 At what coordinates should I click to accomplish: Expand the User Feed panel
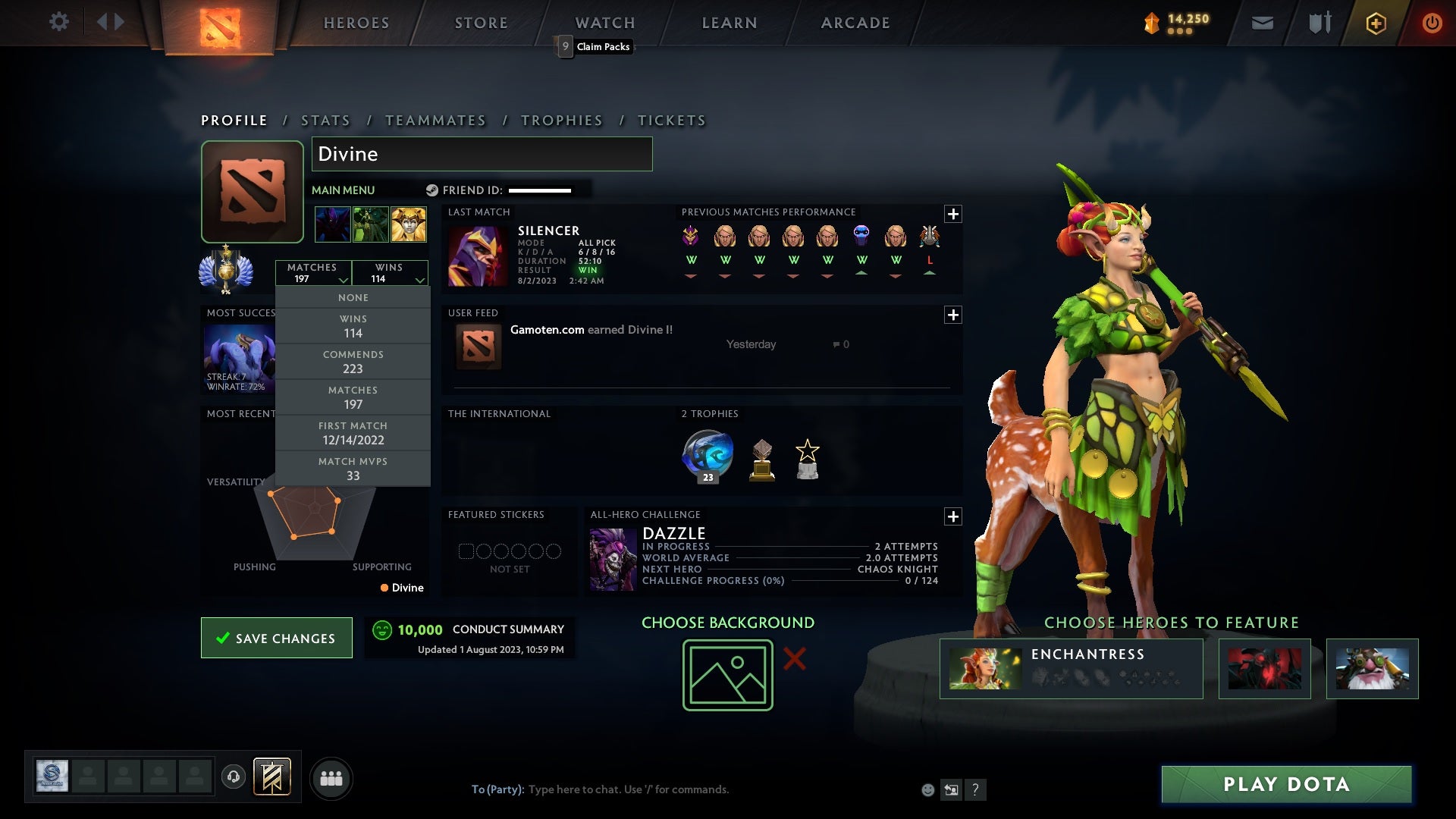click(953, 315)
